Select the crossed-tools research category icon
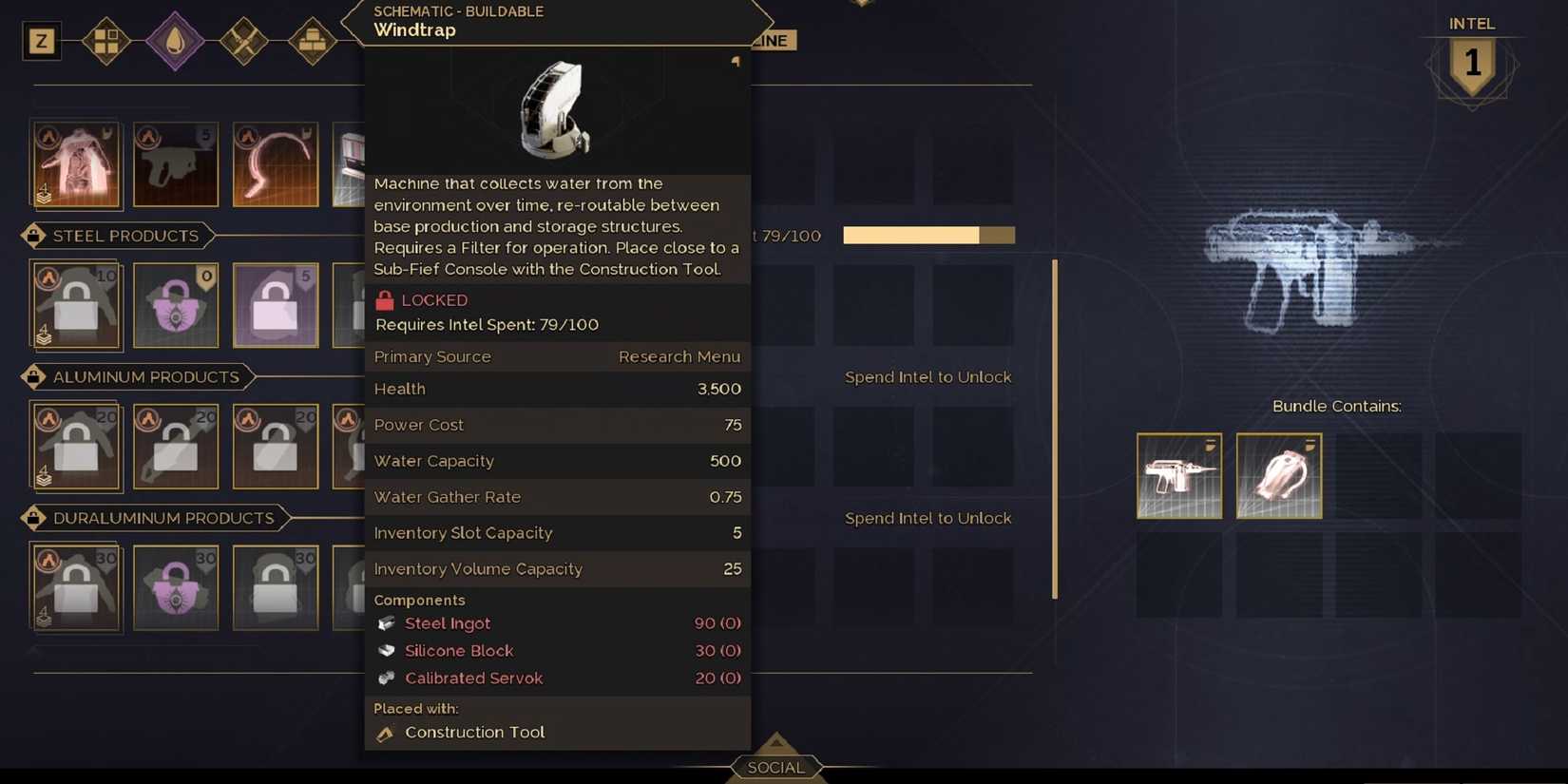Viewport: 1568px width, 784px height. coord(244,41)
